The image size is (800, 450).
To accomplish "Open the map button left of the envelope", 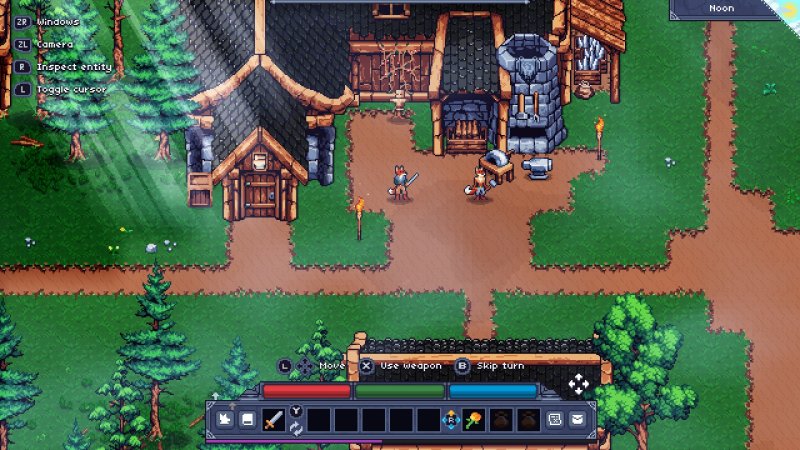I will [553, 420].
